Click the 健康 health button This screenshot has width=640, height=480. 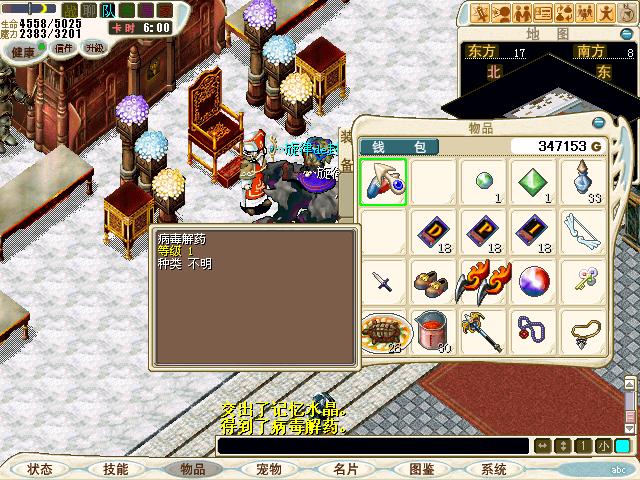click(23, 48)
